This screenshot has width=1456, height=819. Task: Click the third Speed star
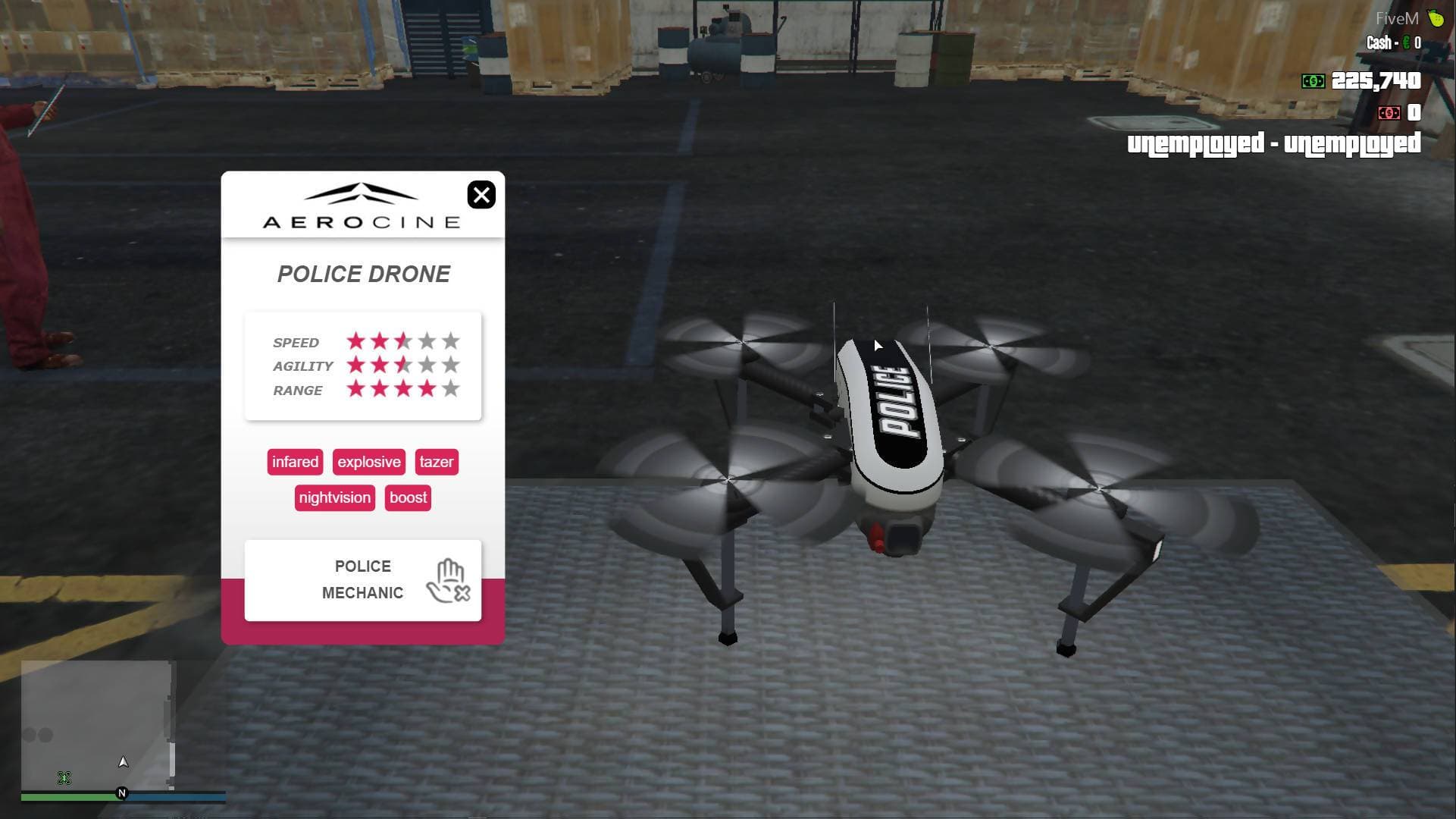tap(402, 342)
